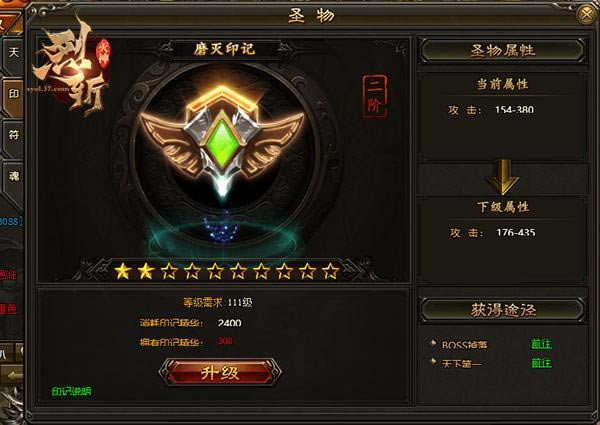This screenshot has width=600, height=425.
Task: Follow the 前往 link for 天下第一
Action: click(541, 363)
